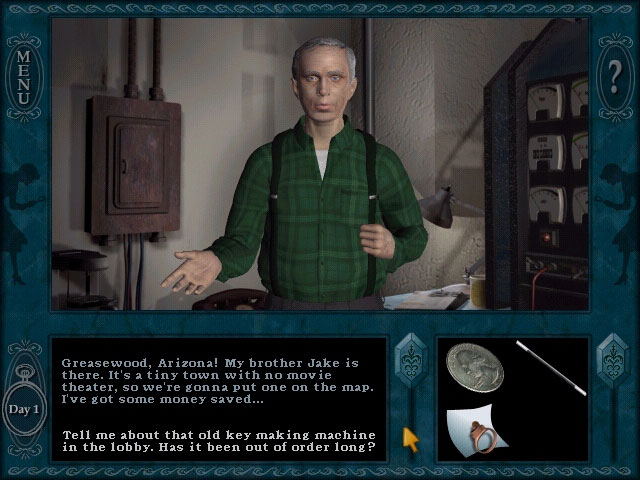The width and height of the screenshot is (640, 480).
Task: Select the quarter coin in inventory
Action: point(475,366)
